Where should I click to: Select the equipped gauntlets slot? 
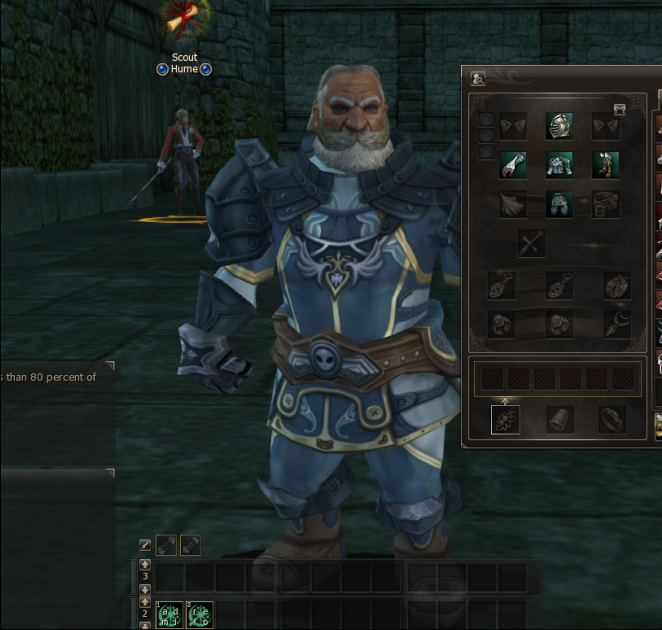coord(513,165)
